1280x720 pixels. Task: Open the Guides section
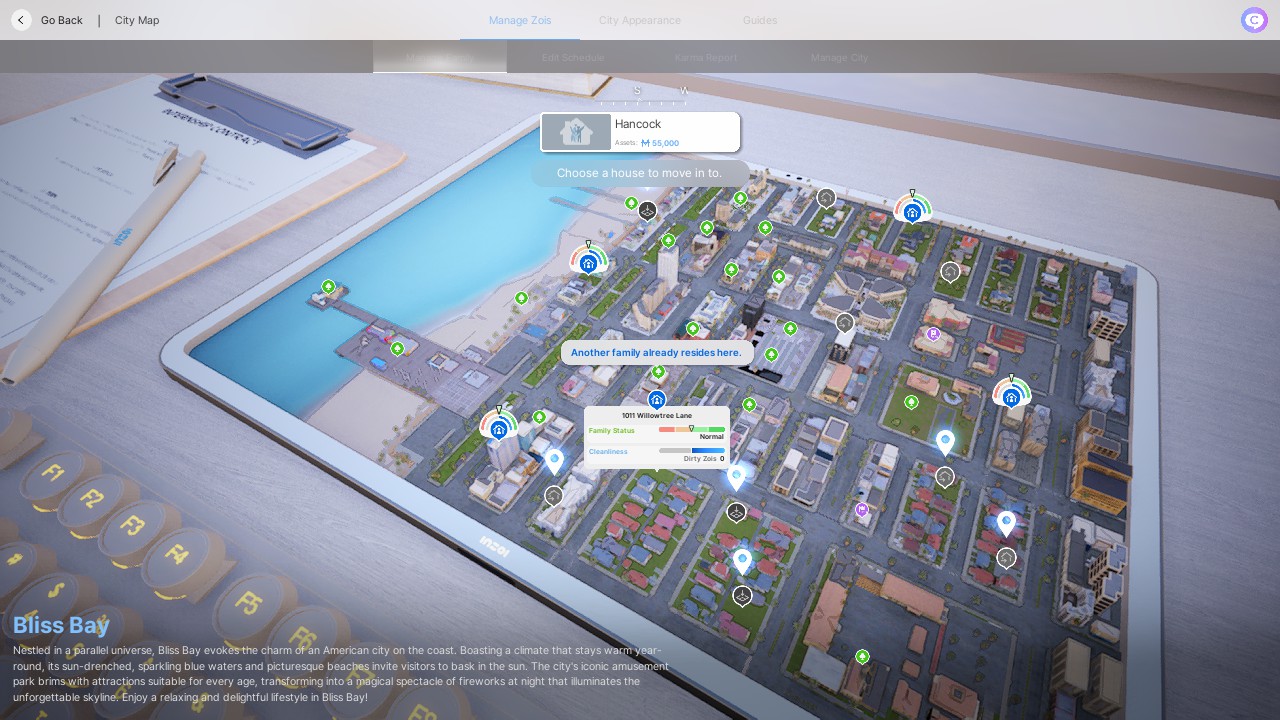[759, 20]
